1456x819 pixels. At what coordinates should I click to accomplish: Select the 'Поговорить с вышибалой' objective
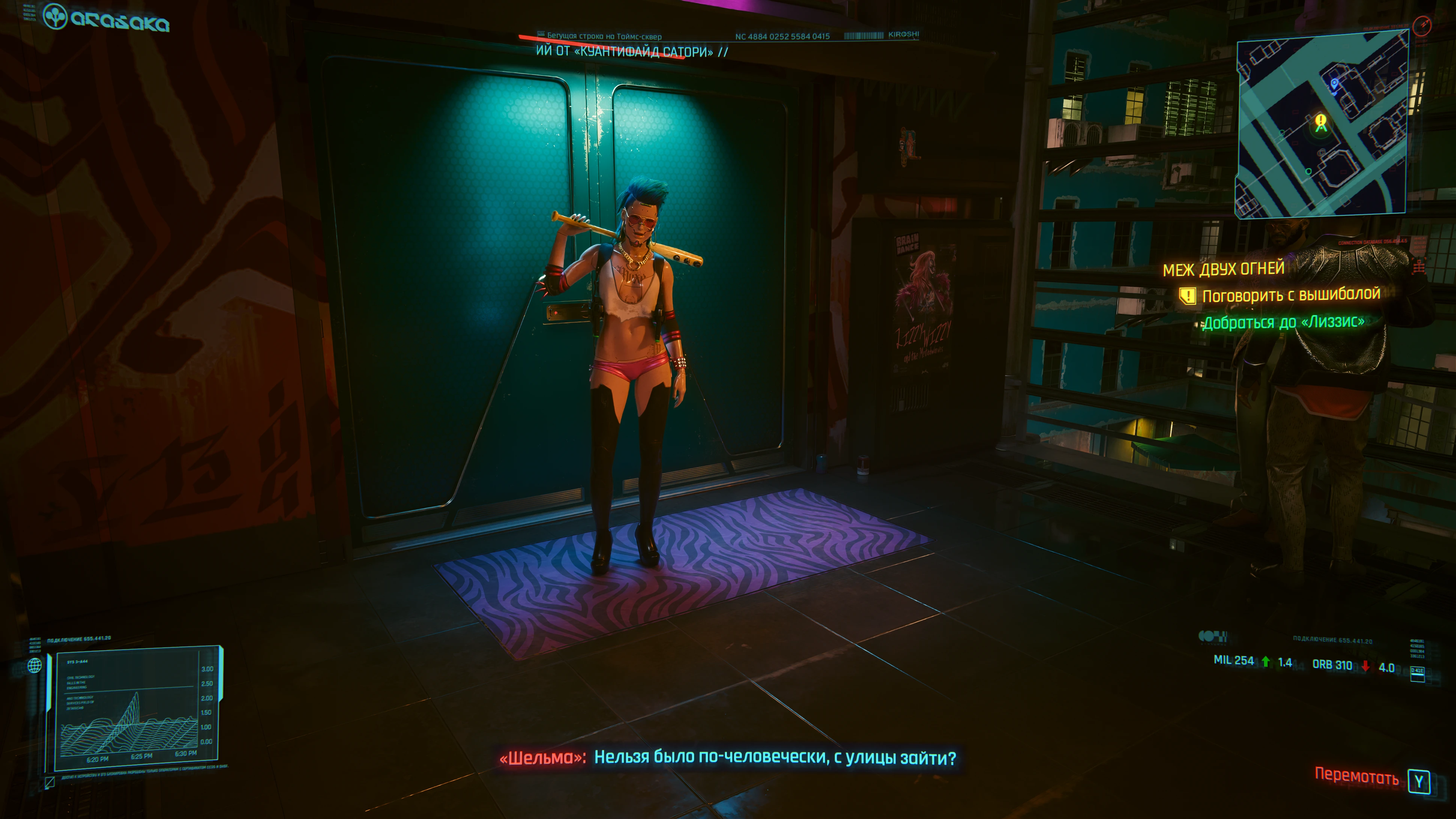(1290, 295)
